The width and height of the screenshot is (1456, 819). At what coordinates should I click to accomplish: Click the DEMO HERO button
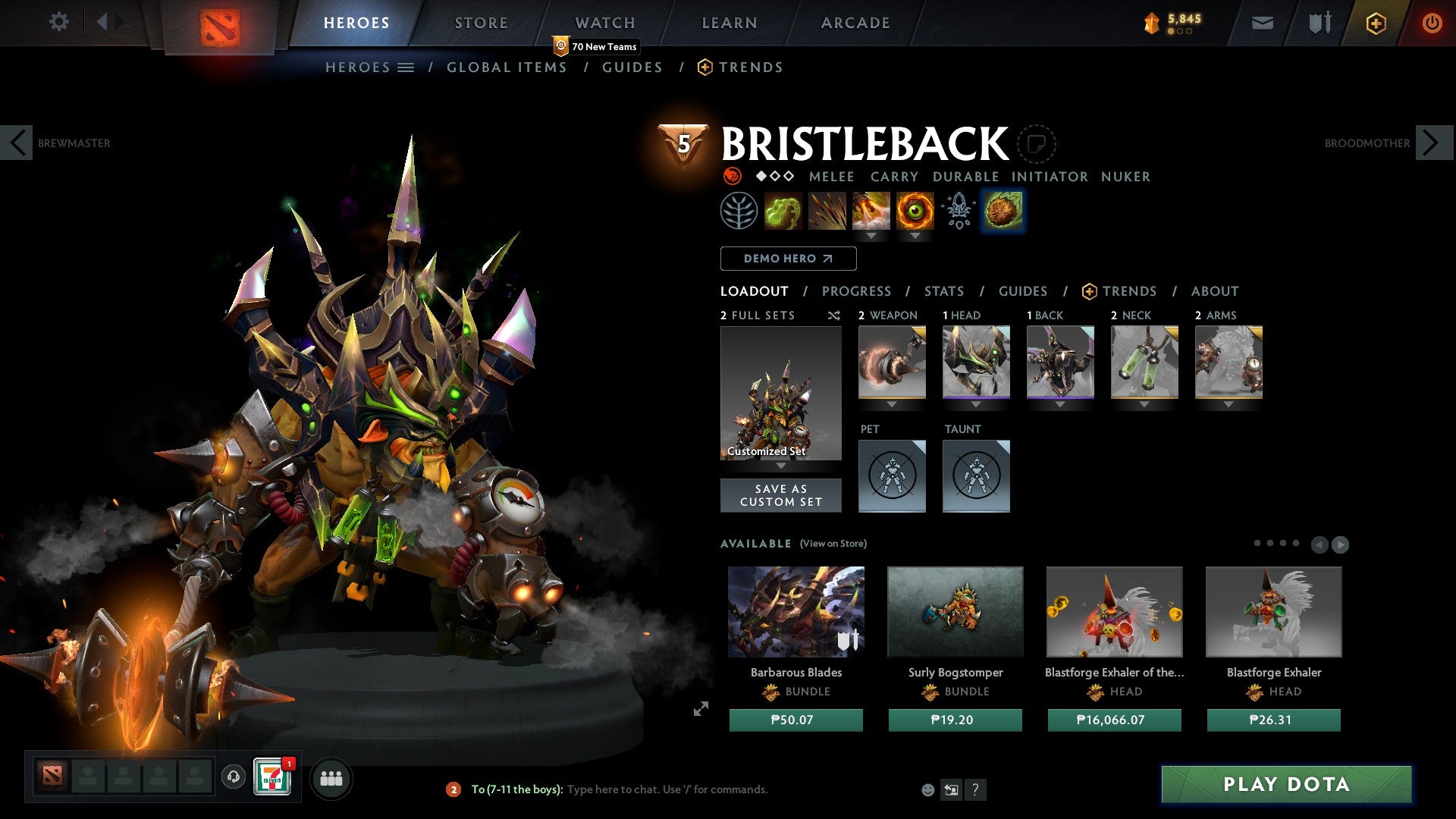pos(786,258)
